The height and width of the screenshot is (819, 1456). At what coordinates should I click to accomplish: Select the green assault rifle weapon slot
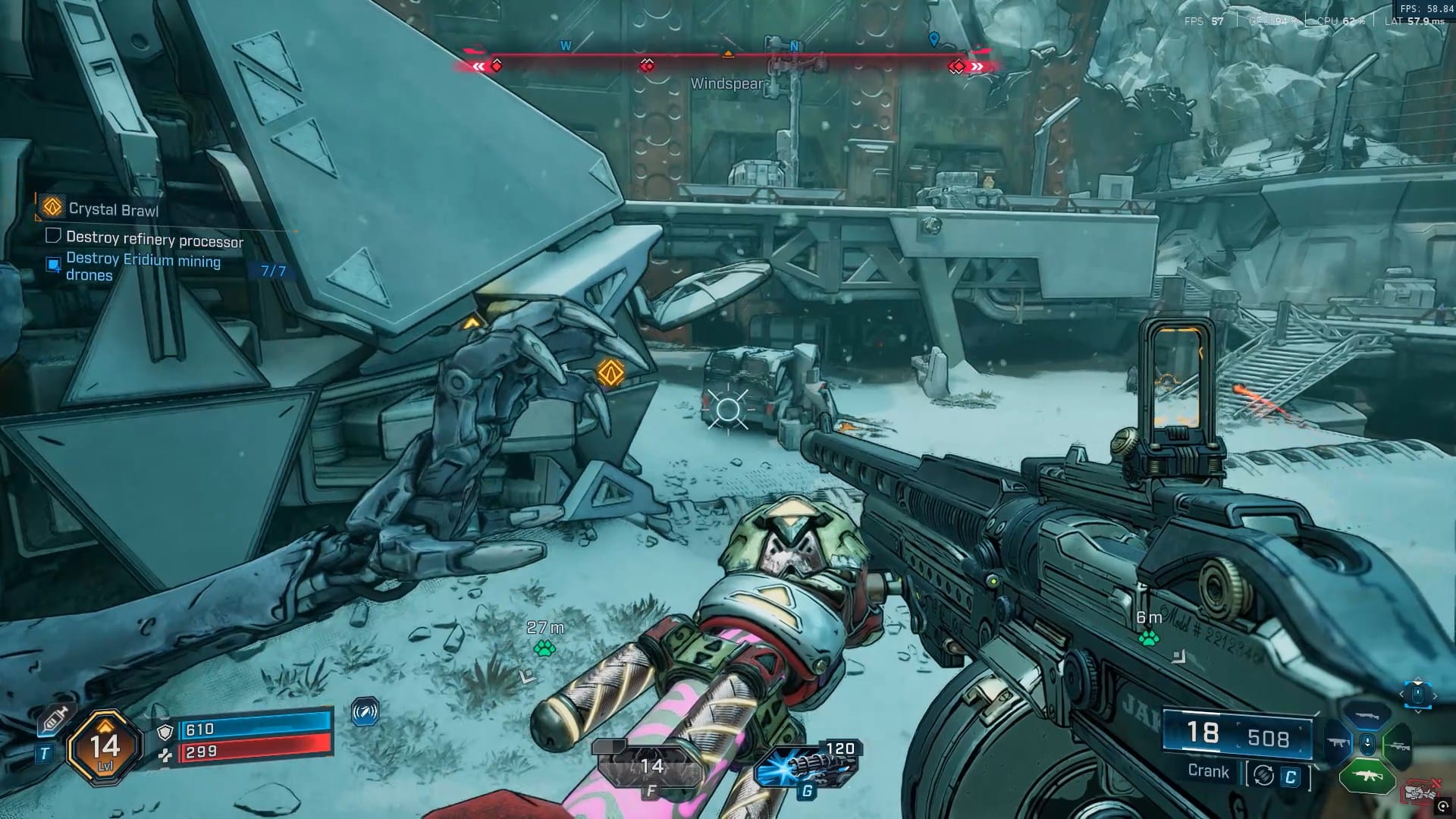(1367, 774)
